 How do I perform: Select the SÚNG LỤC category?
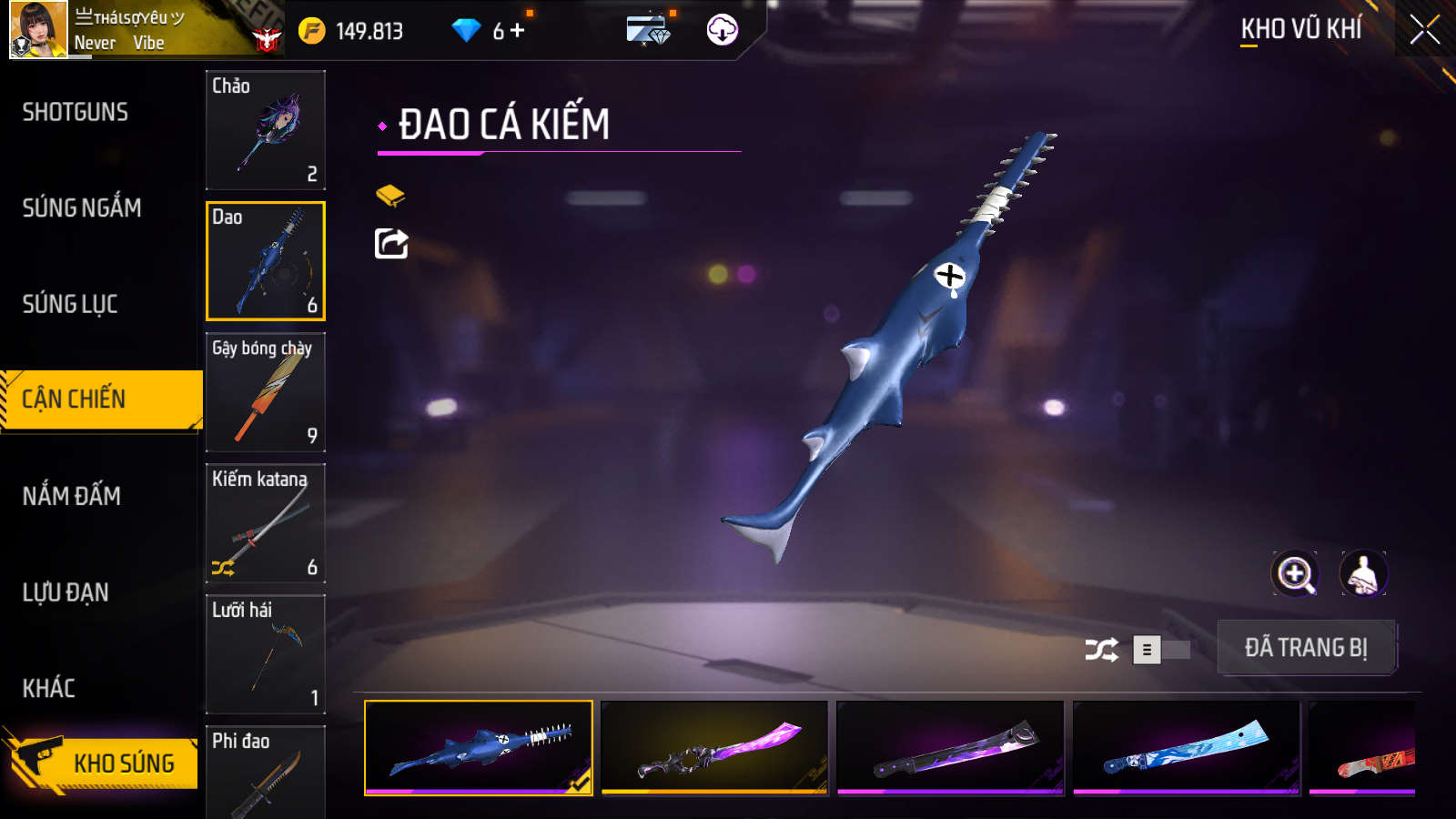pyautogui.click(x=70, y=304)
